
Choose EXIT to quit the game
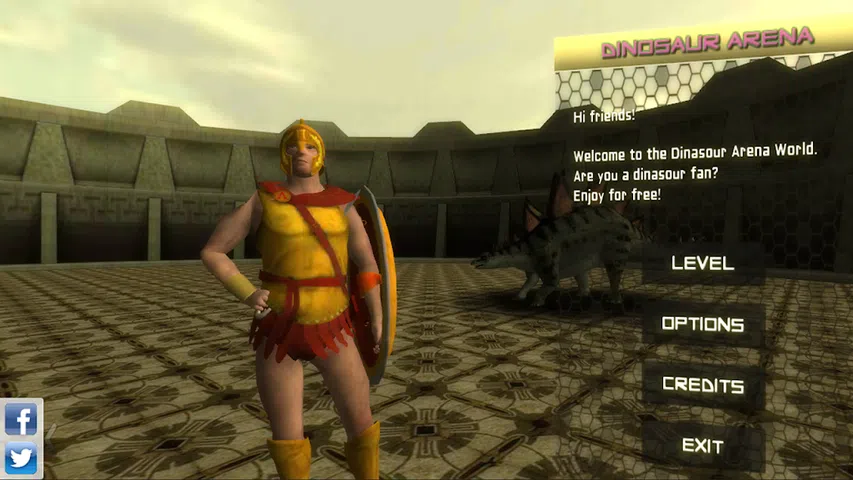703,446
